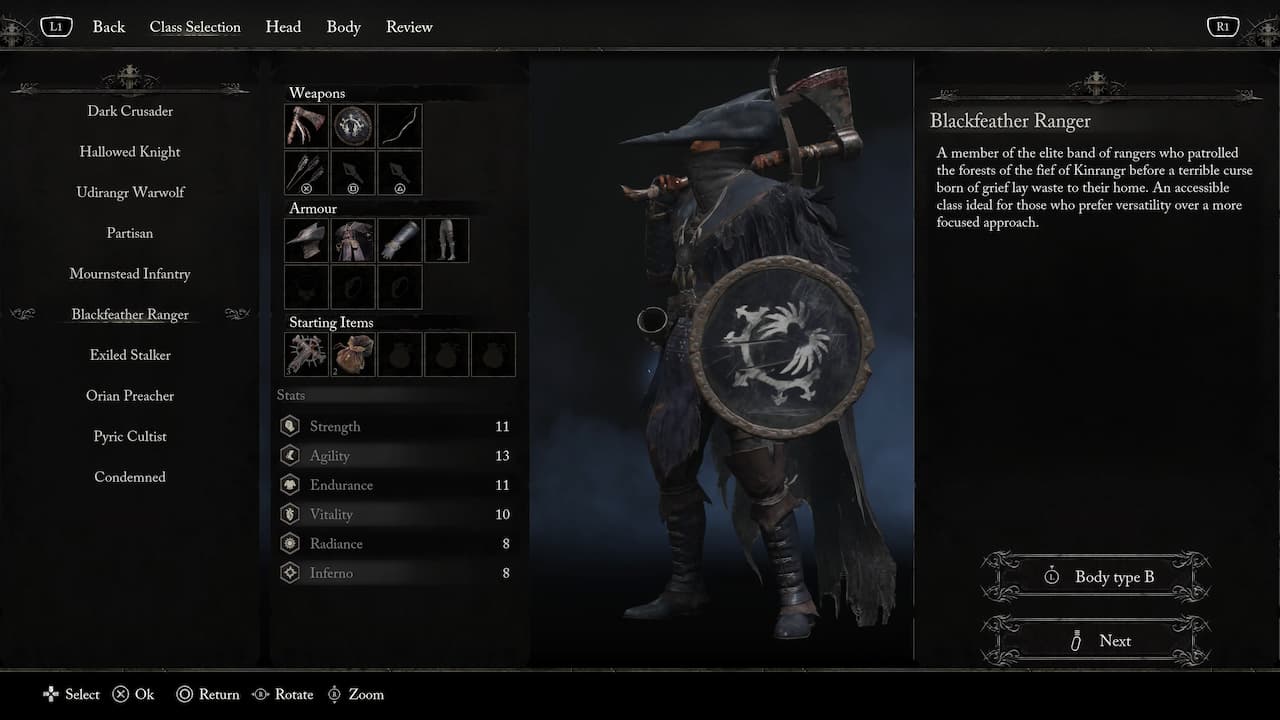Click the gauntlets armour slot

click(399, 239)
